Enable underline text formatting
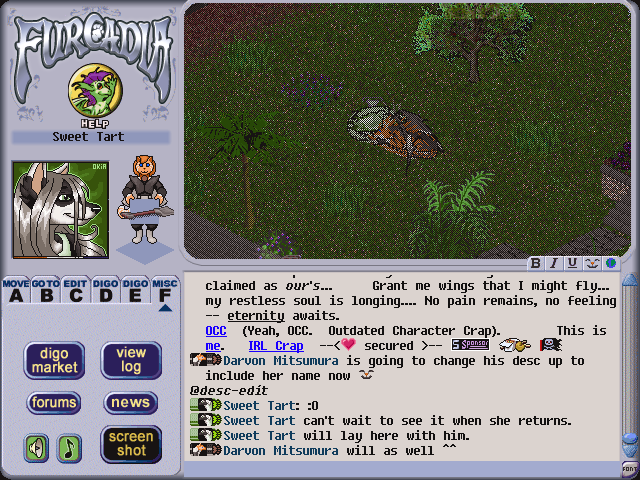 (572, 263)
